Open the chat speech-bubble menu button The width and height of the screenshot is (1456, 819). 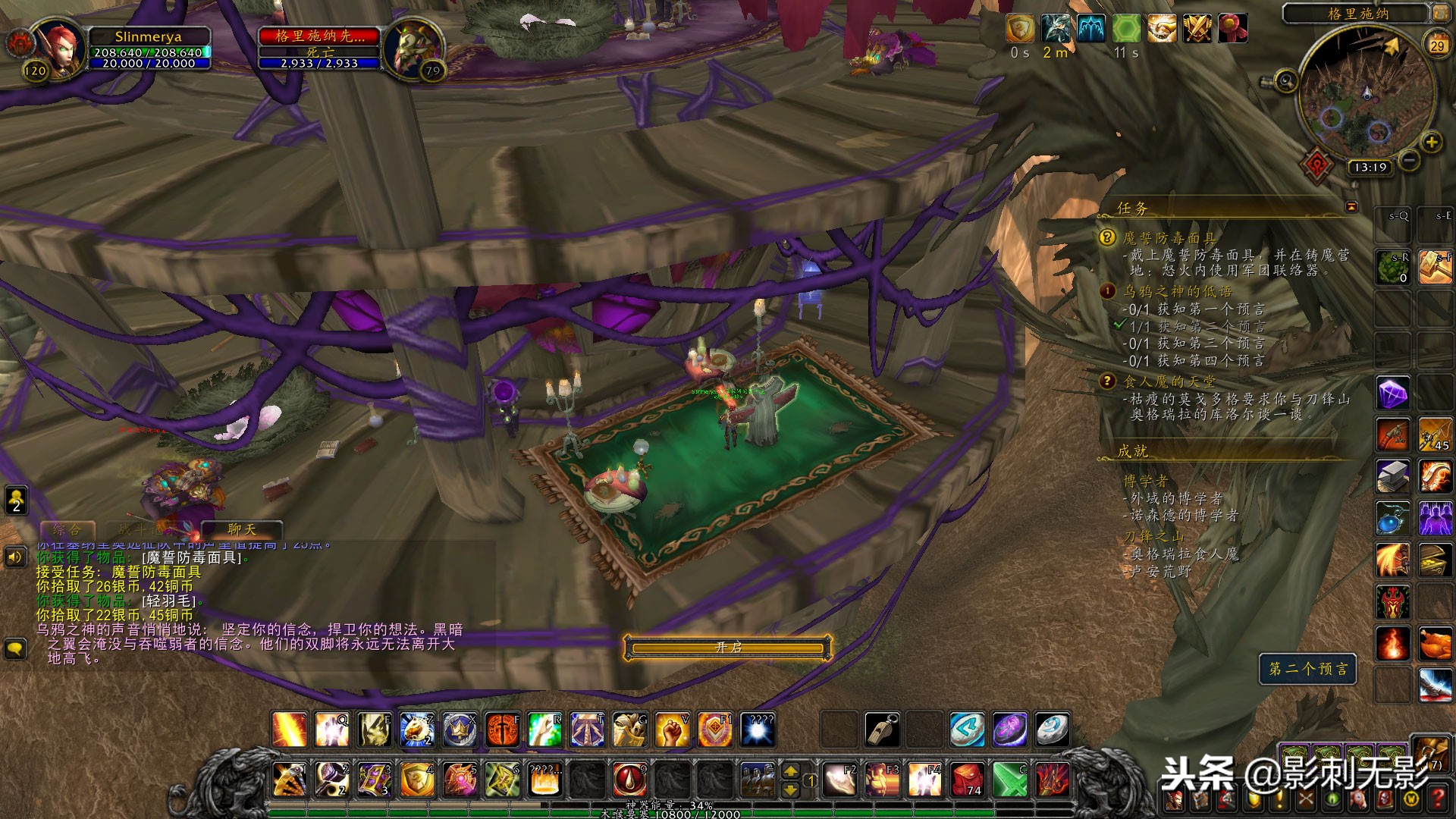point(15,648)
